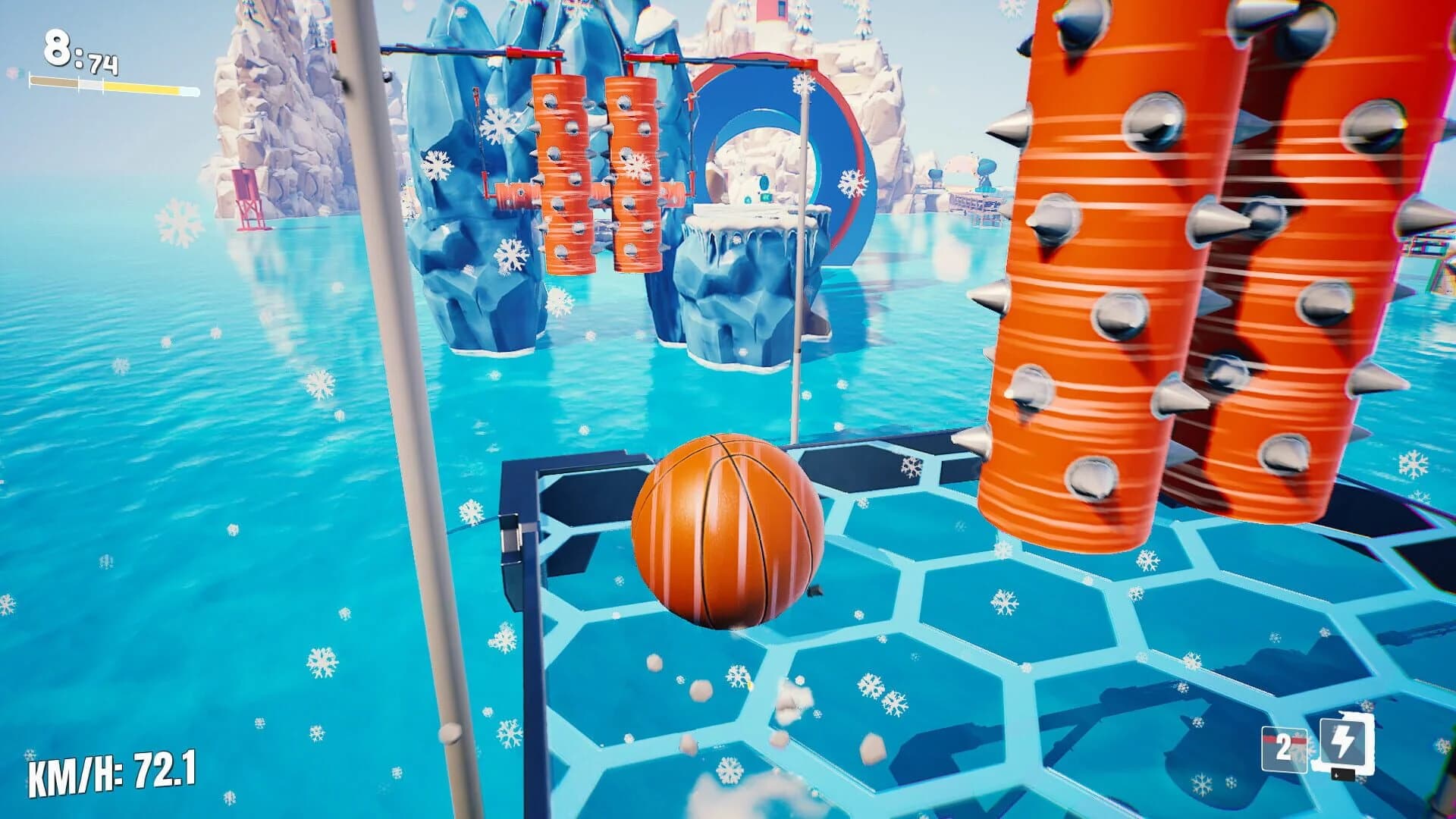Click the left red key binding strip on the jump icon
The width and height of the screenshot is (1456, 819).
tap(1269, 739)
